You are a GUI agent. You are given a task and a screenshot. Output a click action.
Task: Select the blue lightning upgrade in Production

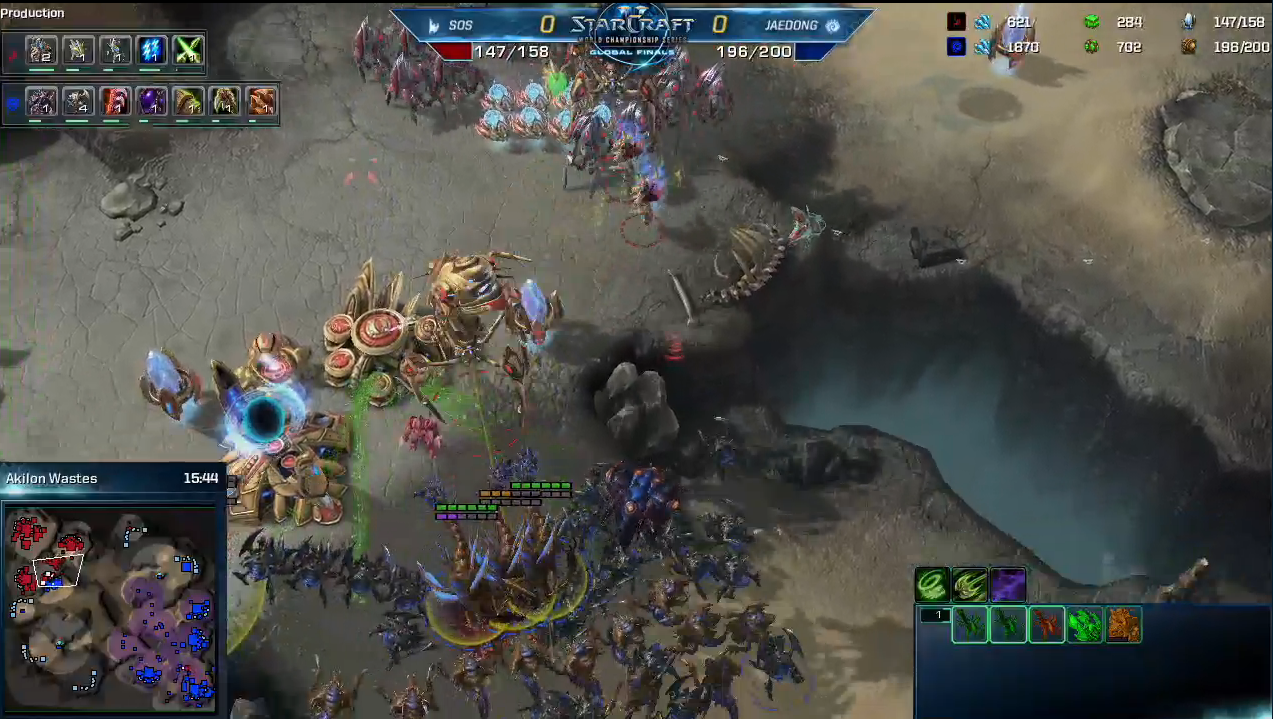152,50
